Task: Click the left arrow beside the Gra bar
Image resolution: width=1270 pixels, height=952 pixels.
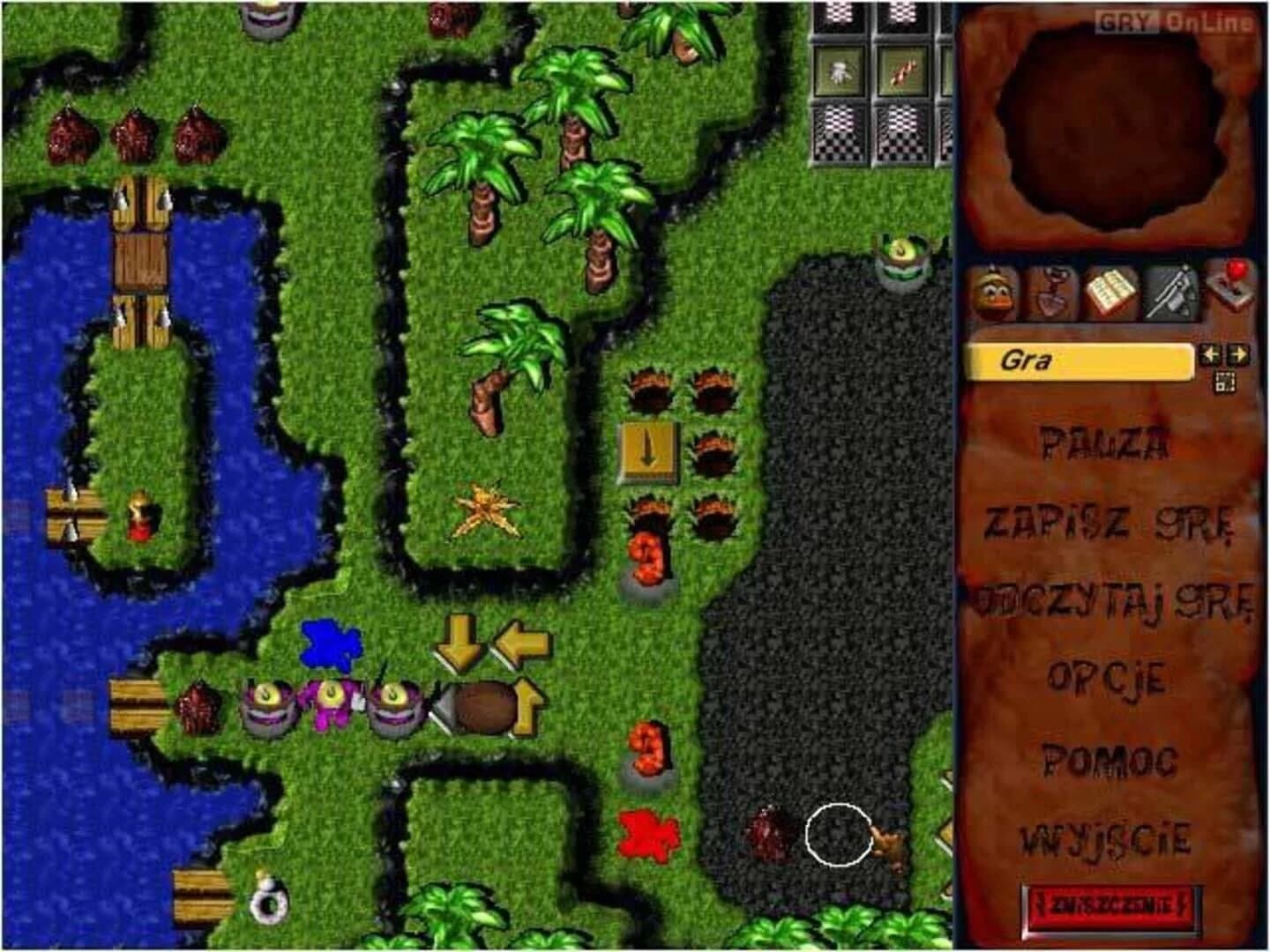Action: (x=1210, y=354)
